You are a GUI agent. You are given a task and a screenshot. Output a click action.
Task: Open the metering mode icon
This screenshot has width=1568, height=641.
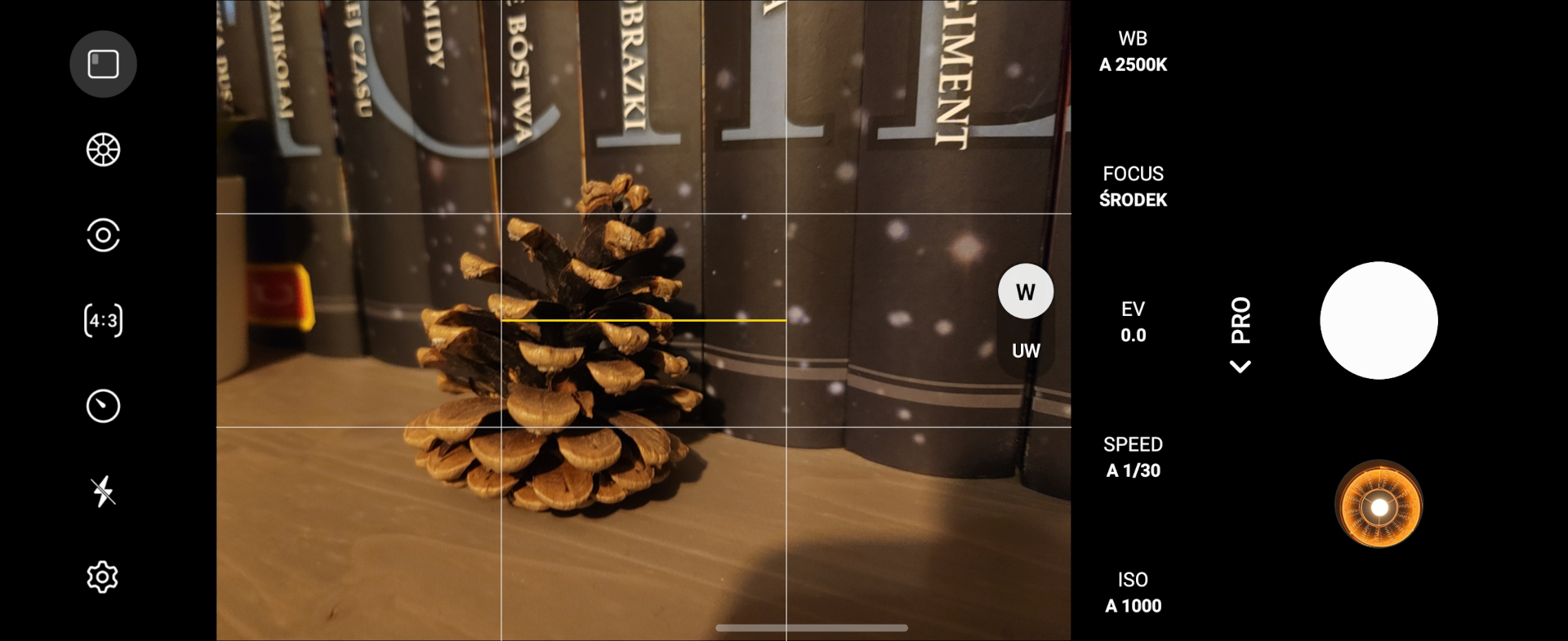coord(103,235)
